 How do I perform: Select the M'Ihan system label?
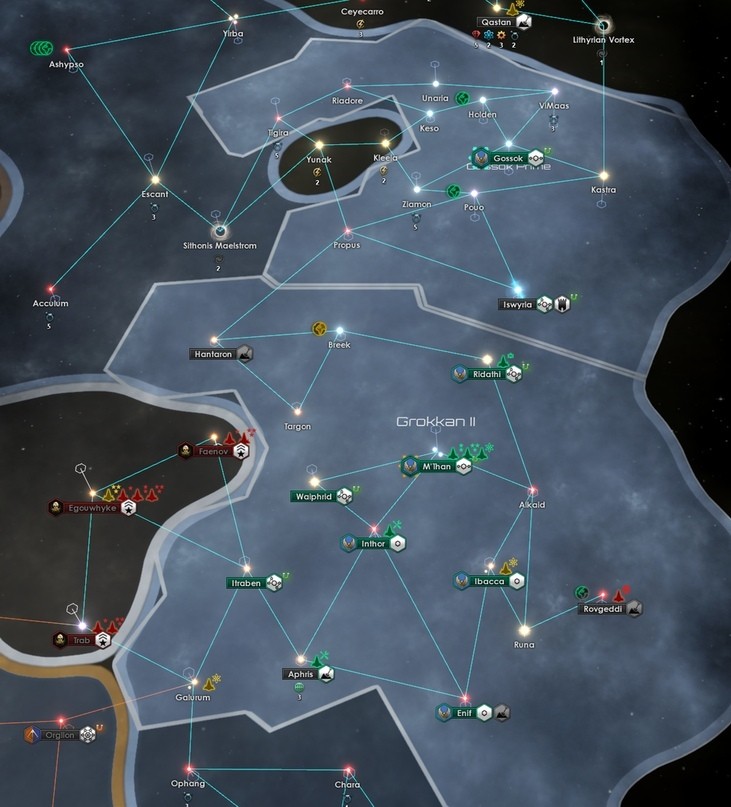(437, 466)
